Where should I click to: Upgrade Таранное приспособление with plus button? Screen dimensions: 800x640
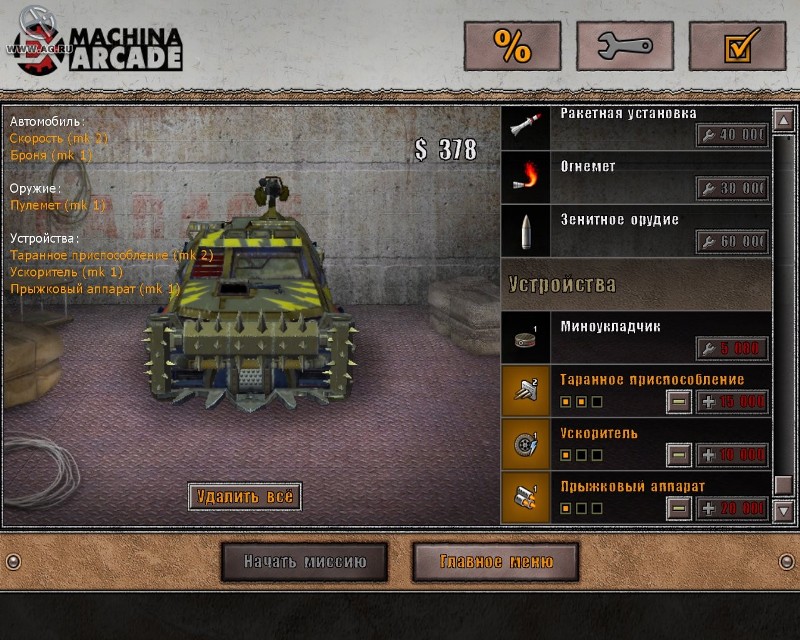pos(732,402)
